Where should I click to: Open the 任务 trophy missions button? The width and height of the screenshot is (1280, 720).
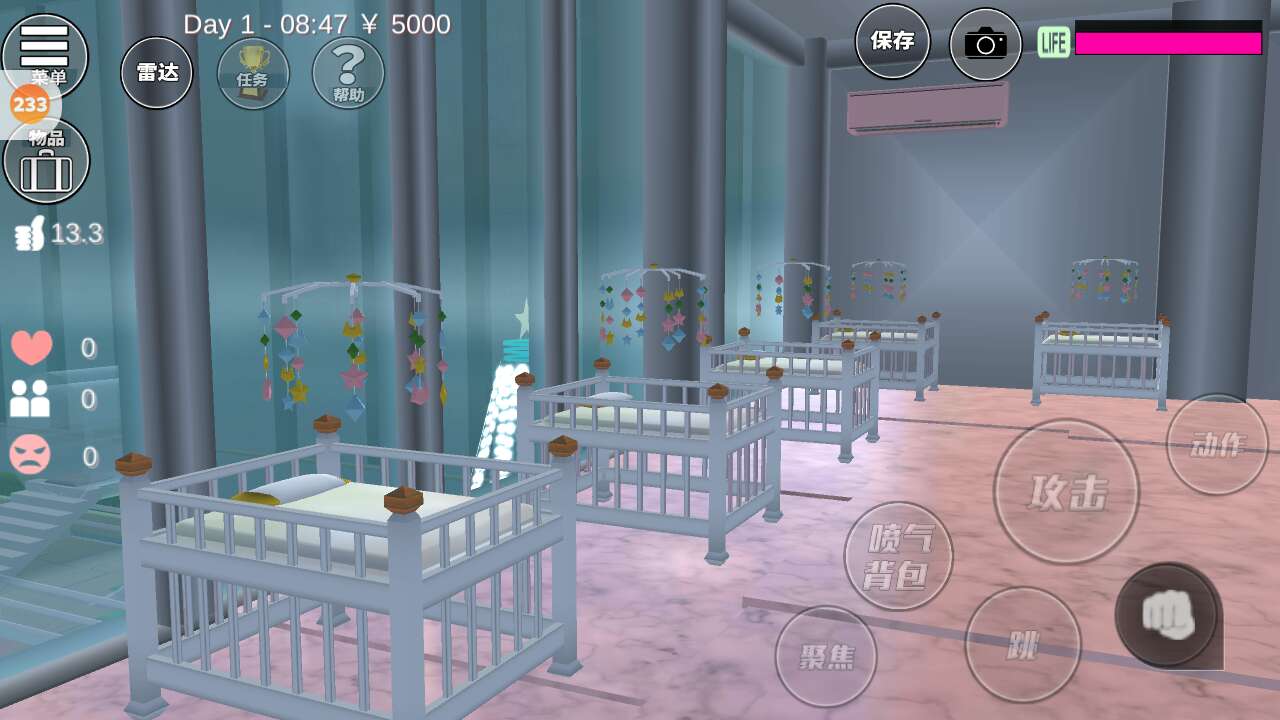[253, 73]
